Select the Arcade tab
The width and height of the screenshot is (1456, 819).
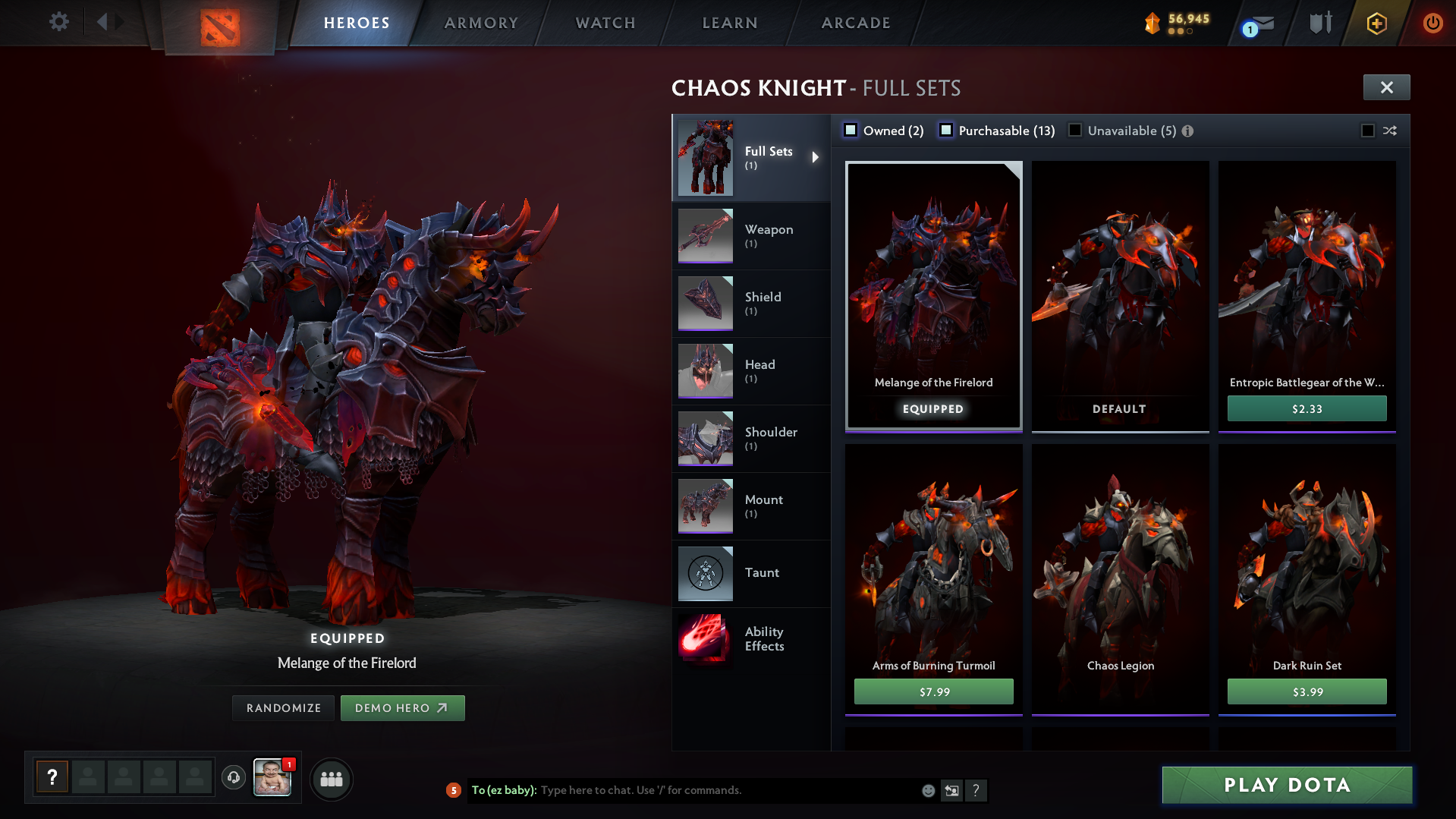(x=856, y=23)
